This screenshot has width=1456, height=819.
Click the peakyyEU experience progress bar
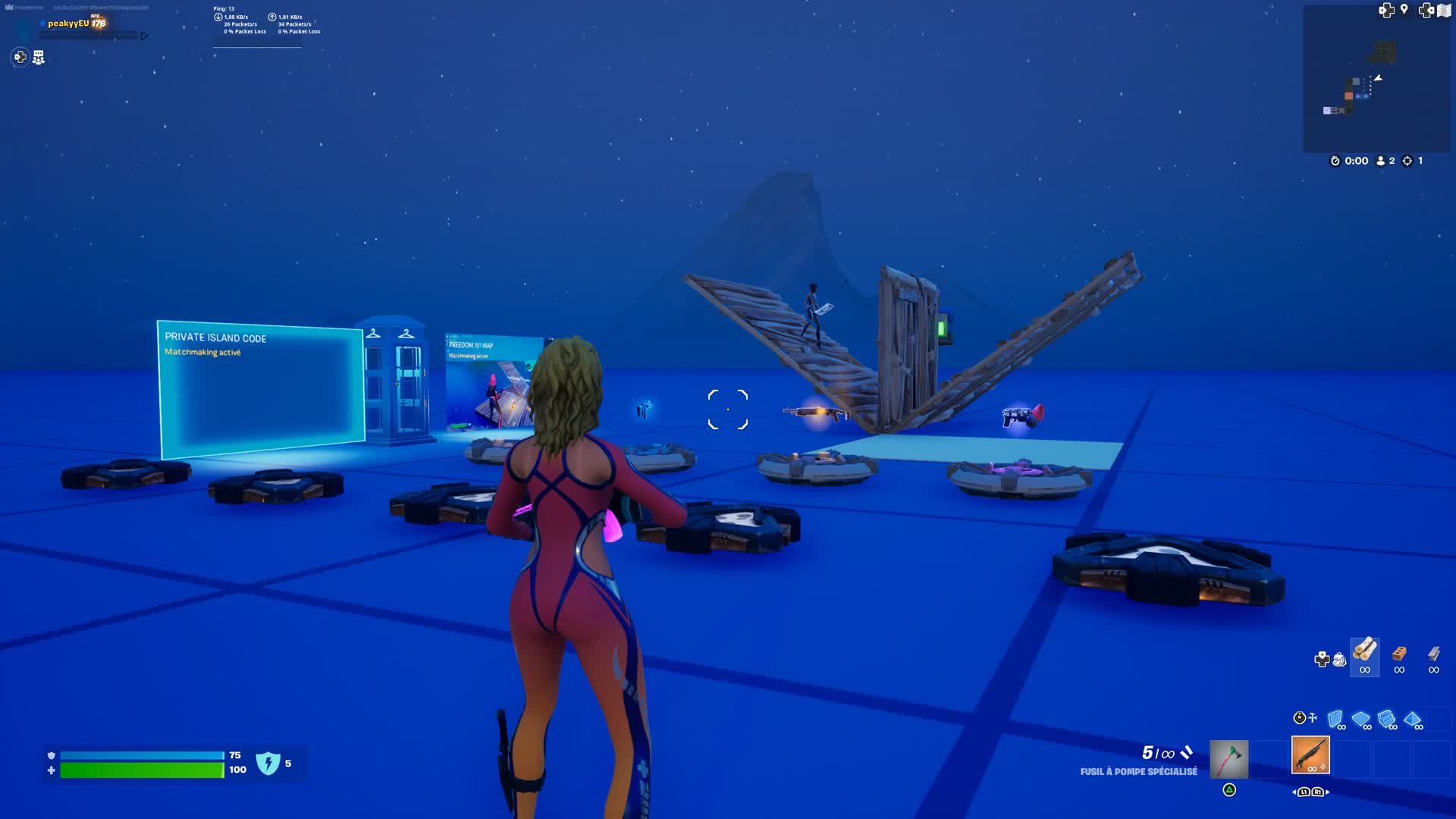[91, 34]
